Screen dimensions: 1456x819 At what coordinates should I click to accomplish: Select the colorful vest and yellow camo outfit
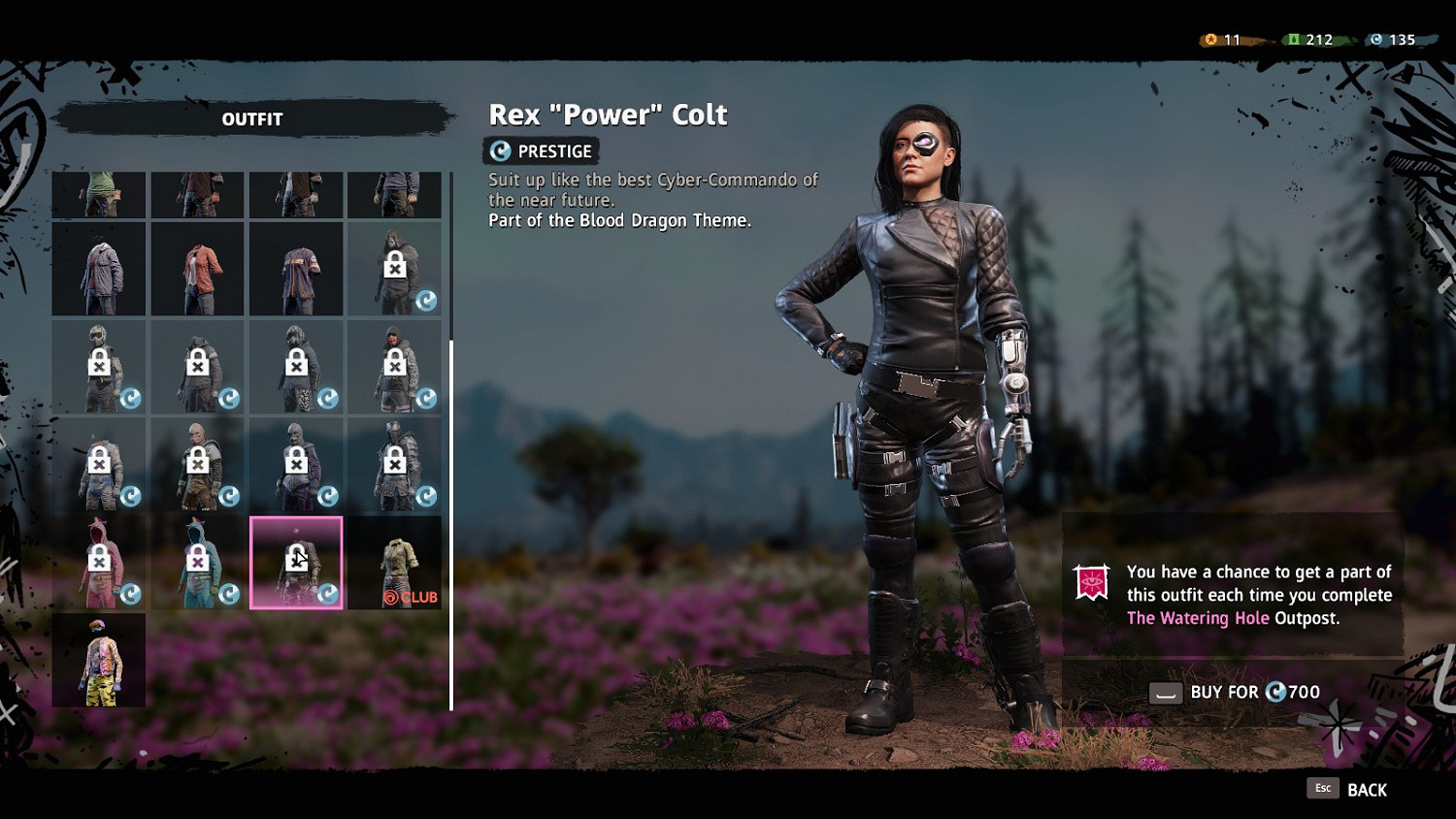tap(99, 661)
